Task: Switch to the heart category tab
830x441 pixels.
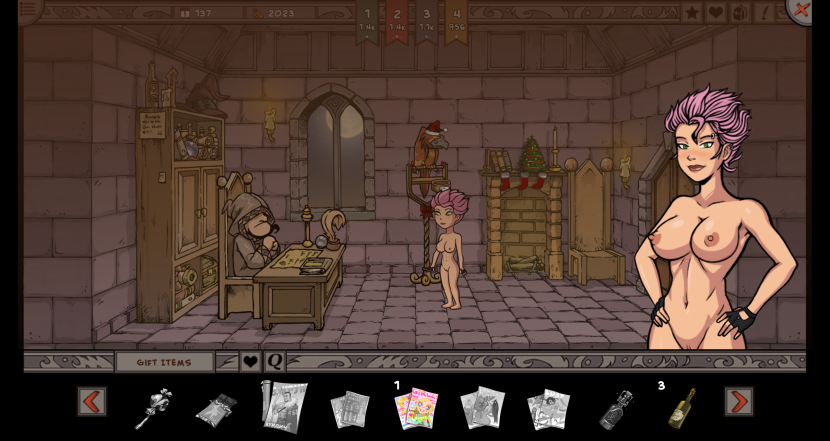Action: pyautogui.click(x=251, y=362)
